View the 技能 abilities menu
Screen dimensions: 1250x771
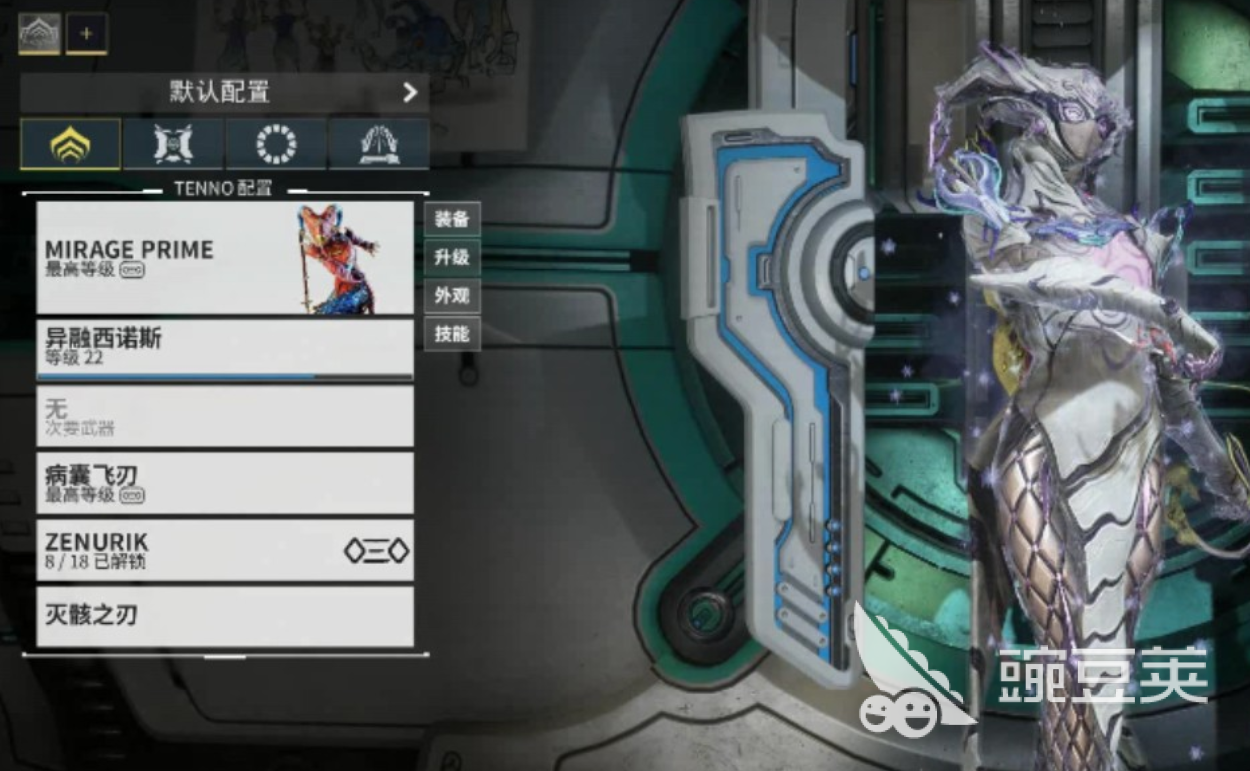coord(452,334)
